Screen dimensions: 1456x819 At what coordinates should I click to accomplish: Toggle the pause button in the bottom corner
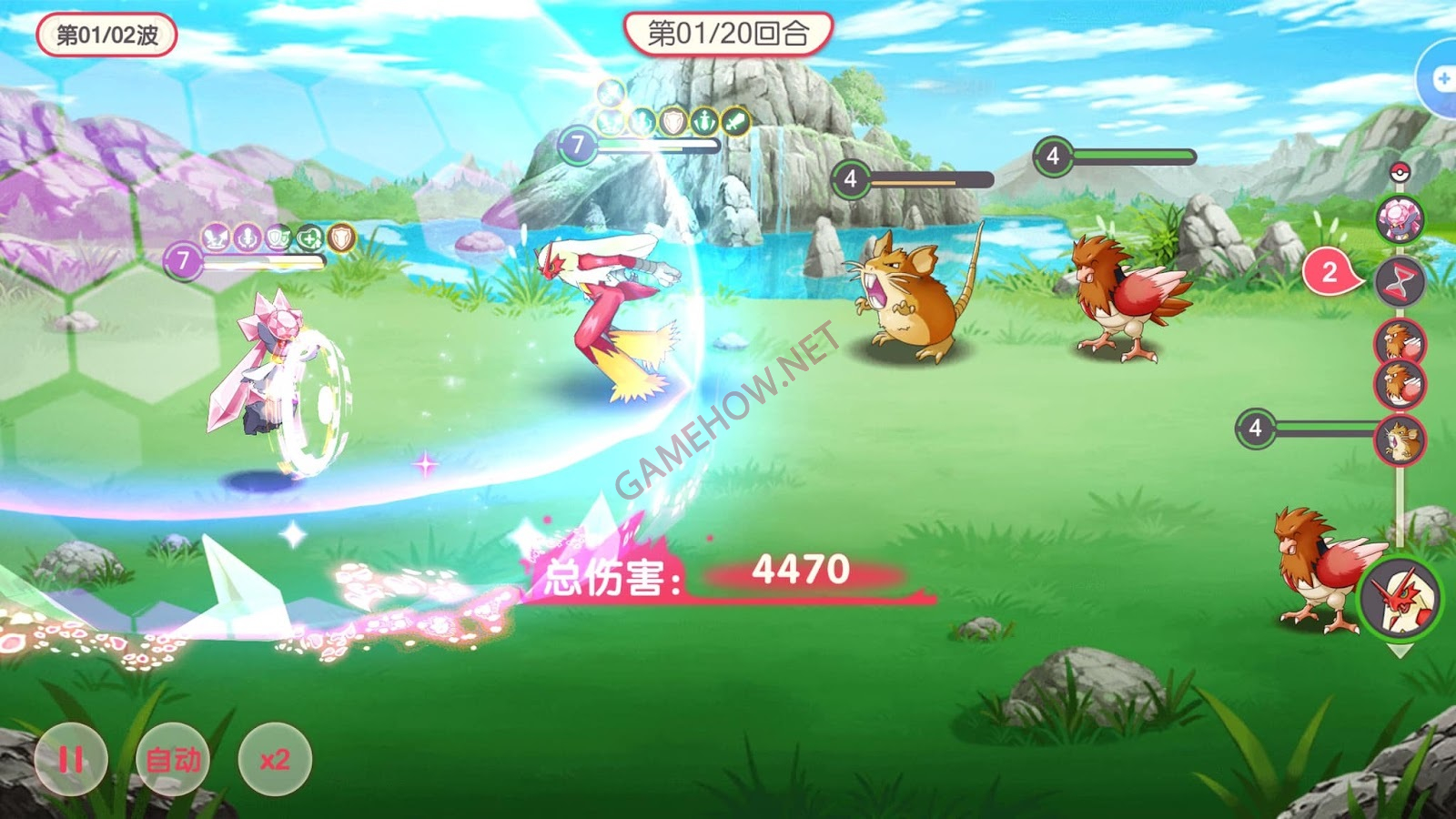tap(70, 756)
